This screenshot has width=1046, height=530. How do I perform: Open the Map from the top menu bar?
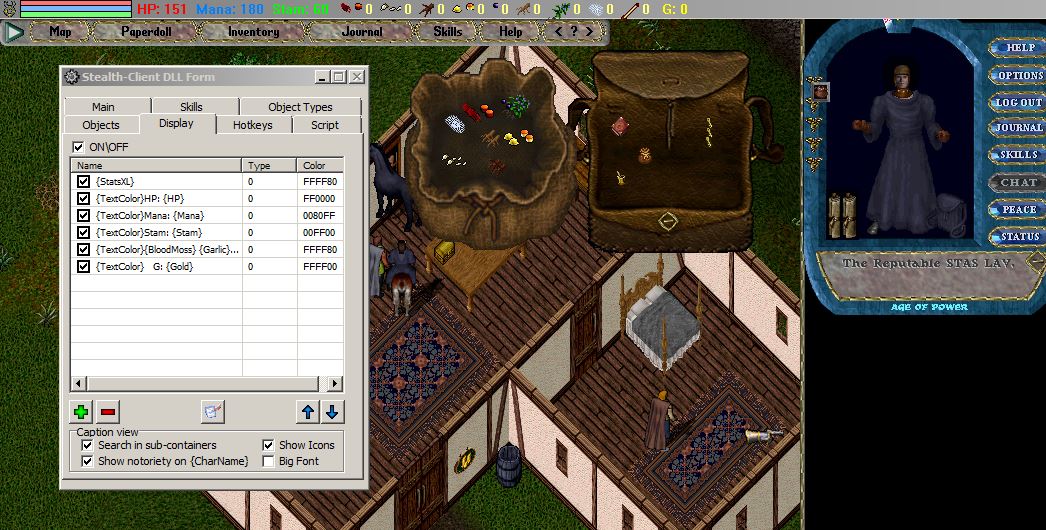click(x=60, y=32)
